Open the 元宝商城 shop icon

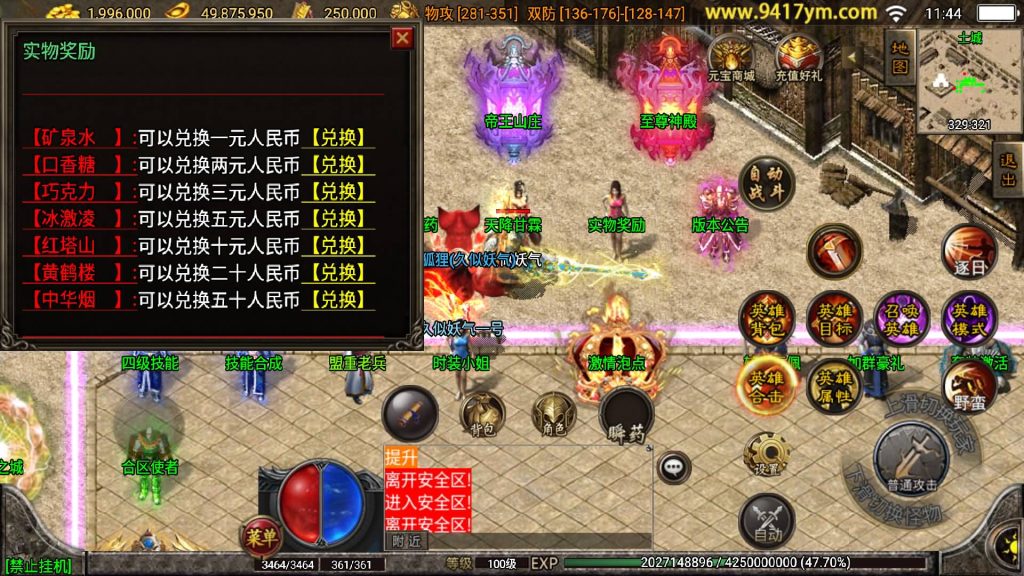point(731,55)
